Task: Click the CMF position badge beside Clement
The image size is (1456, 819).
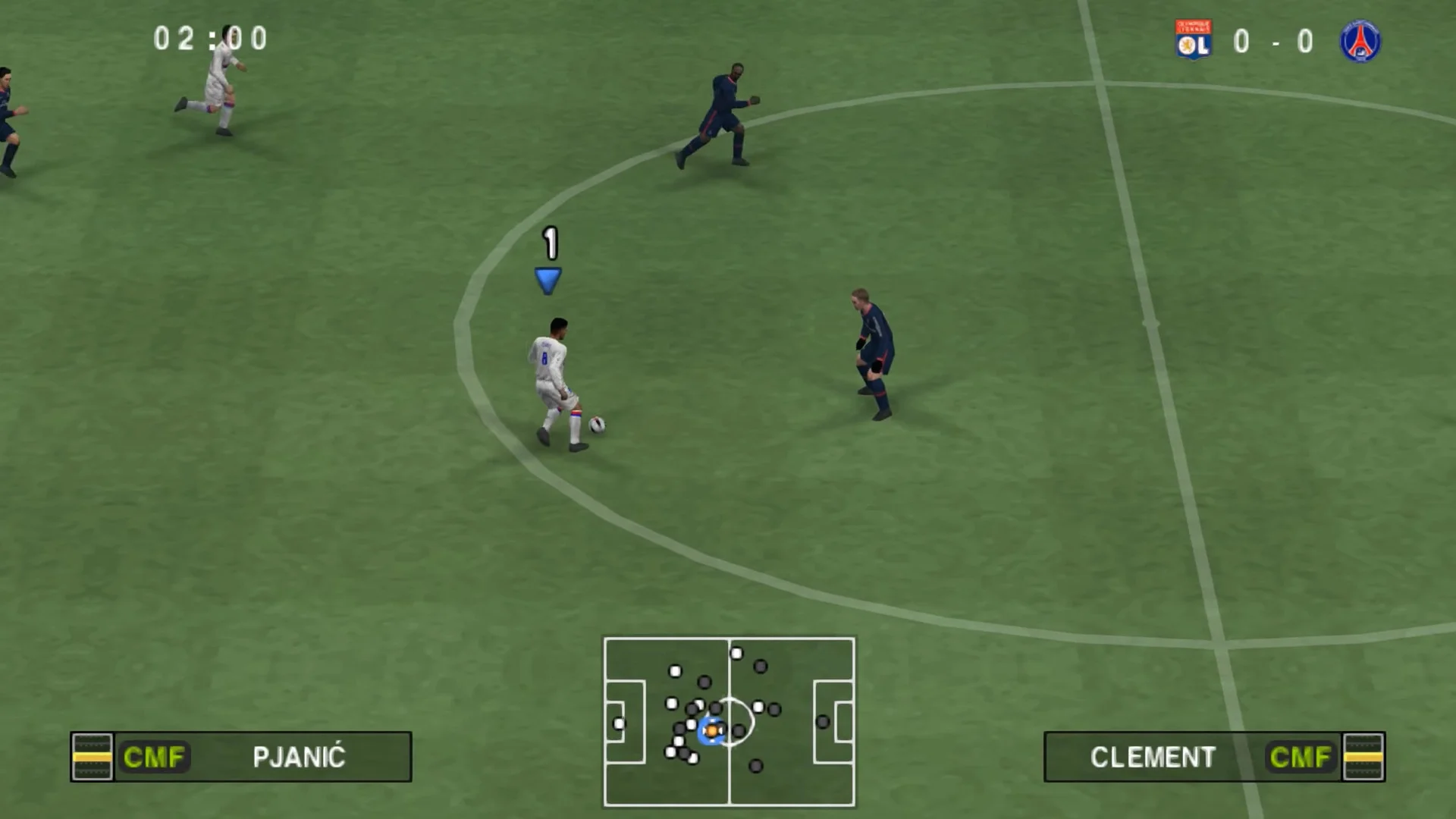Action: [x=1300, y=757]
